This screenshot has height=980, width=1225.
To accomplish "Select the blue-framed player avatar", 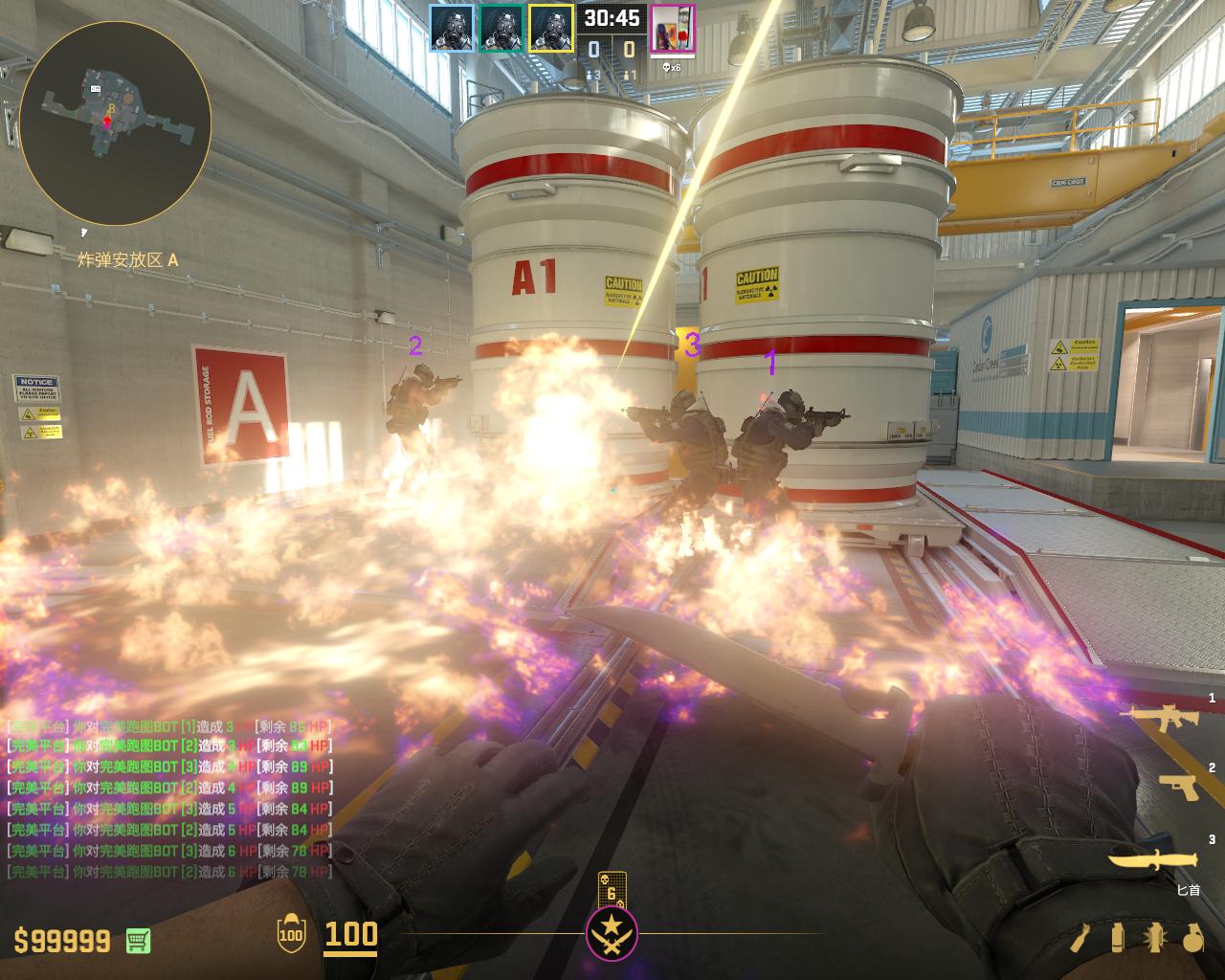I will point(451,29).
